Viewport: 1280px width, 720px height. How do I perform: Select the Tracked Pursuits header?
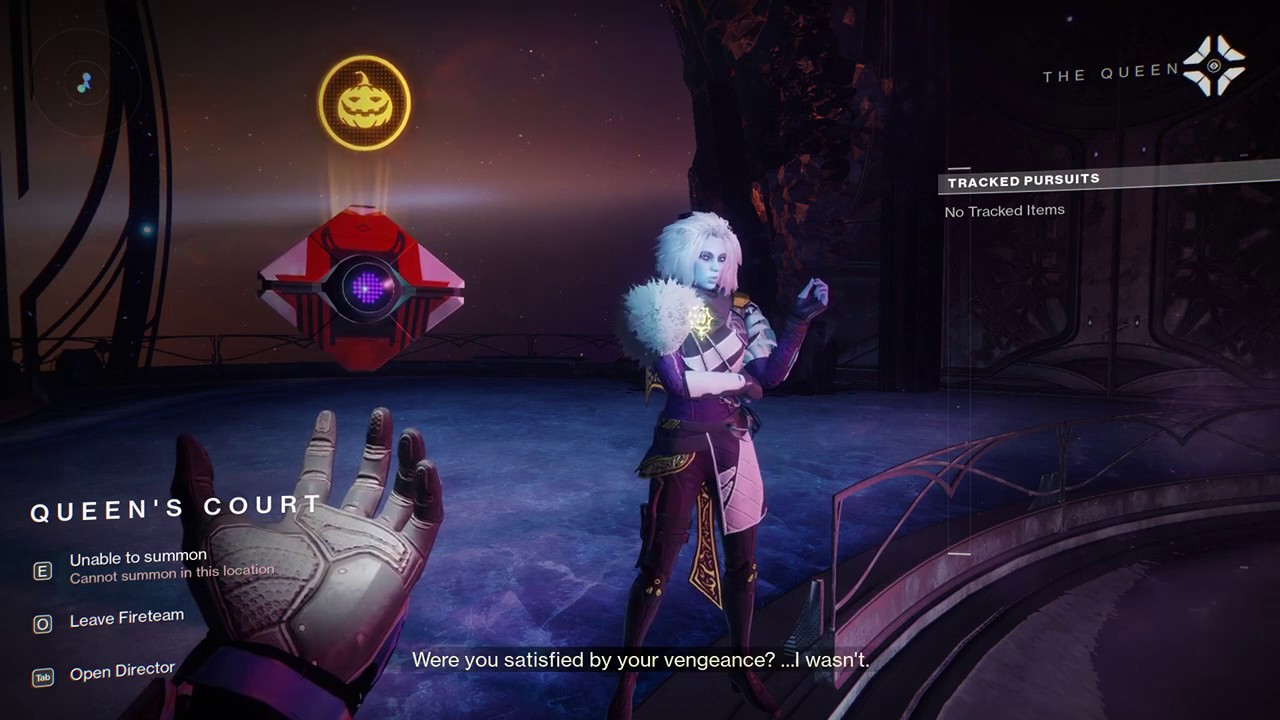[1023, 180]
